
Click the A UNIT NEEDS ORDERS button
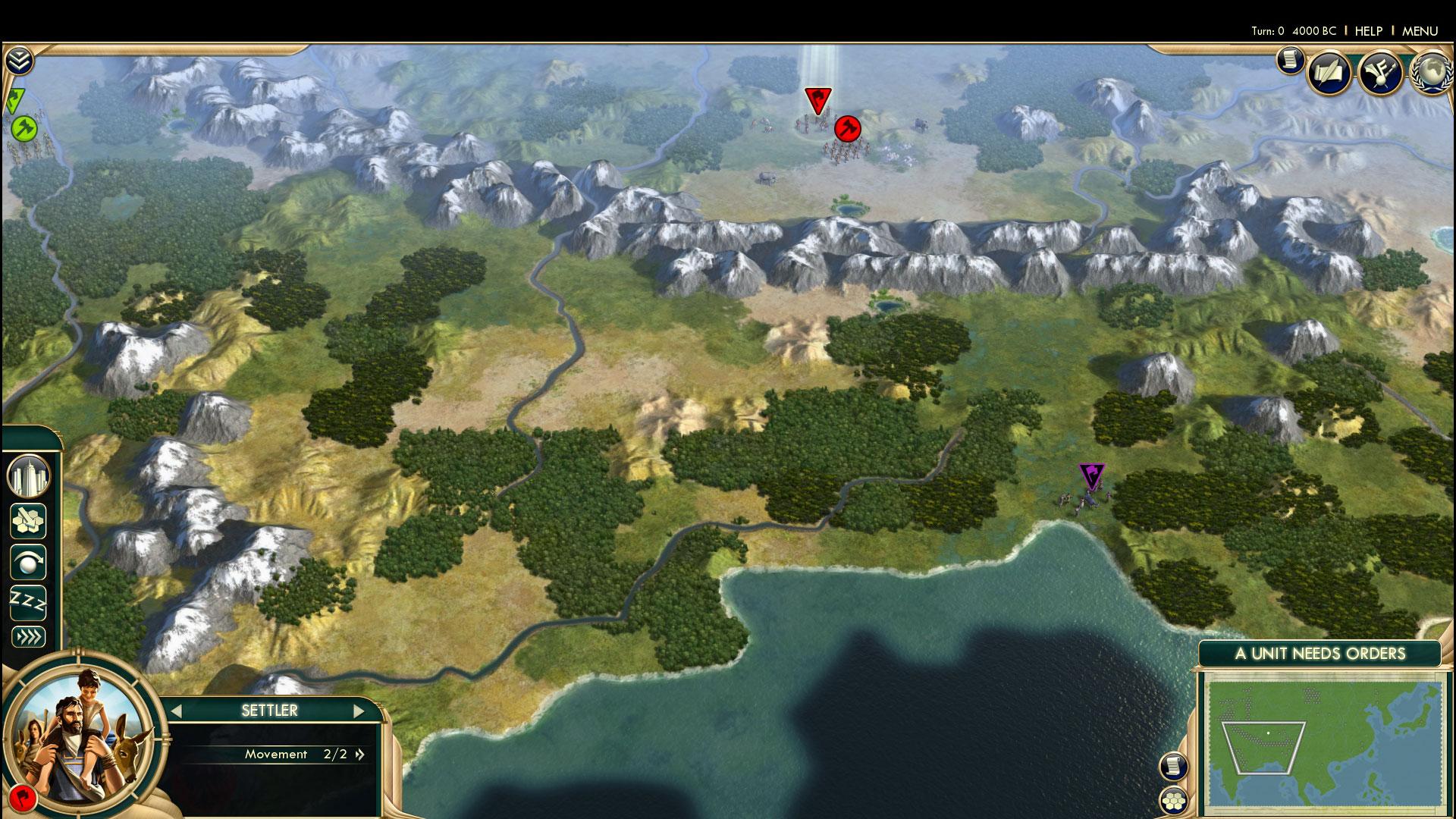pyautogui.click(x=1319, y=654)
